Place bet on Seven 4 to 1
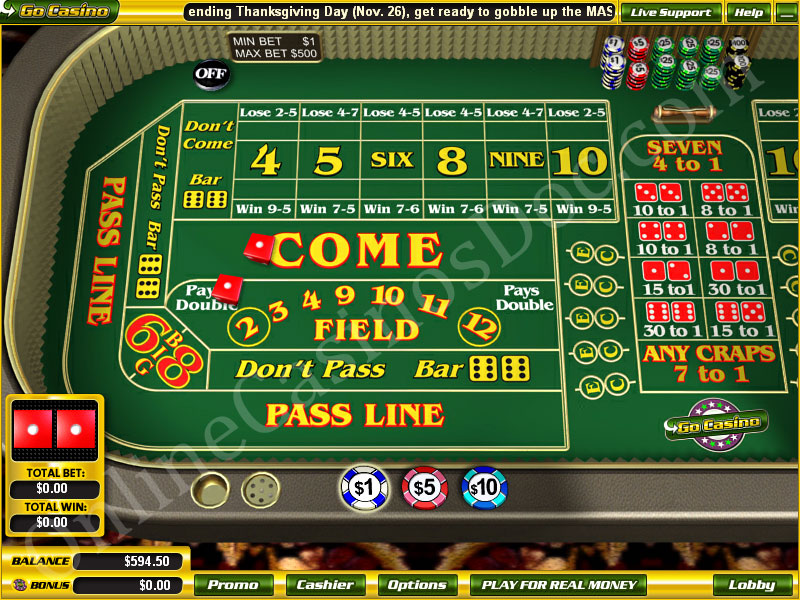 pyautogui.click(x=685, y=156)
